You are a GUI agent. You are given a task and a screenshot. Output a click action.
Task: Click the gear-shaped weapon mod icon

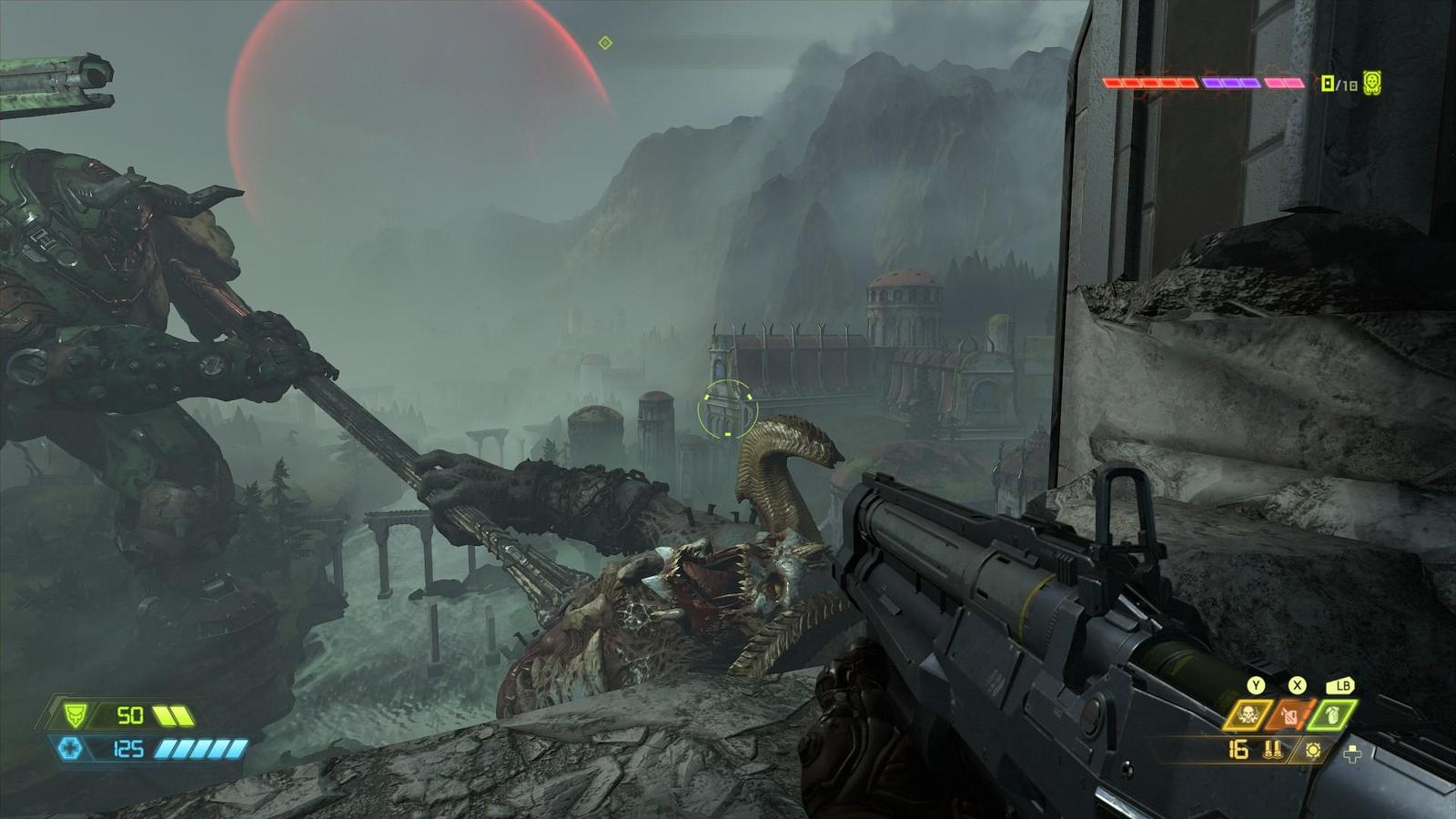(x=1312, y=751)
